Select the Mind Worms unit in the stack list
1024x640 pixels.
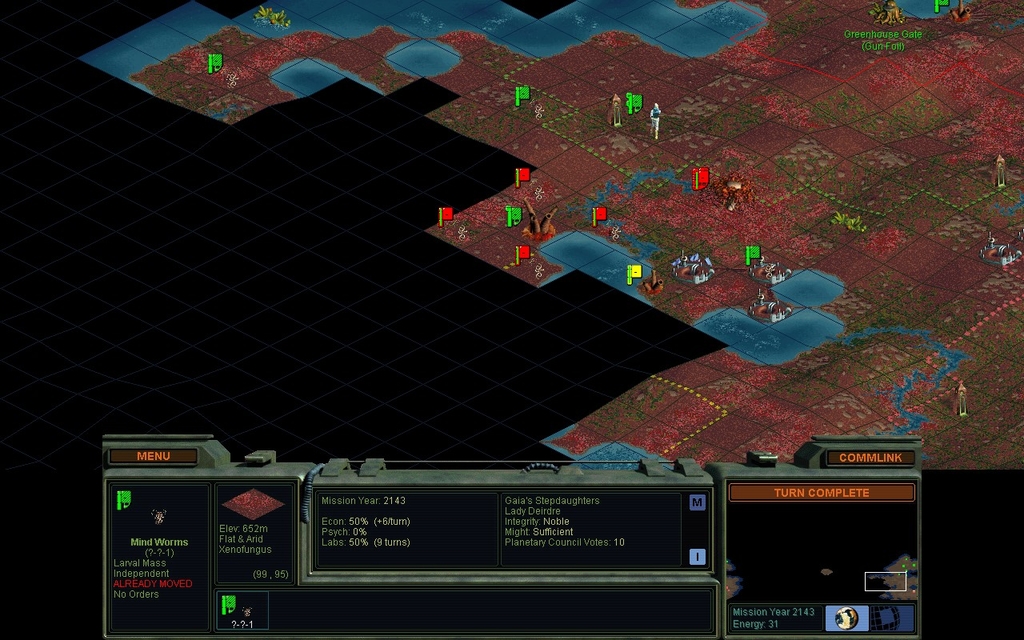pos(238,610)
